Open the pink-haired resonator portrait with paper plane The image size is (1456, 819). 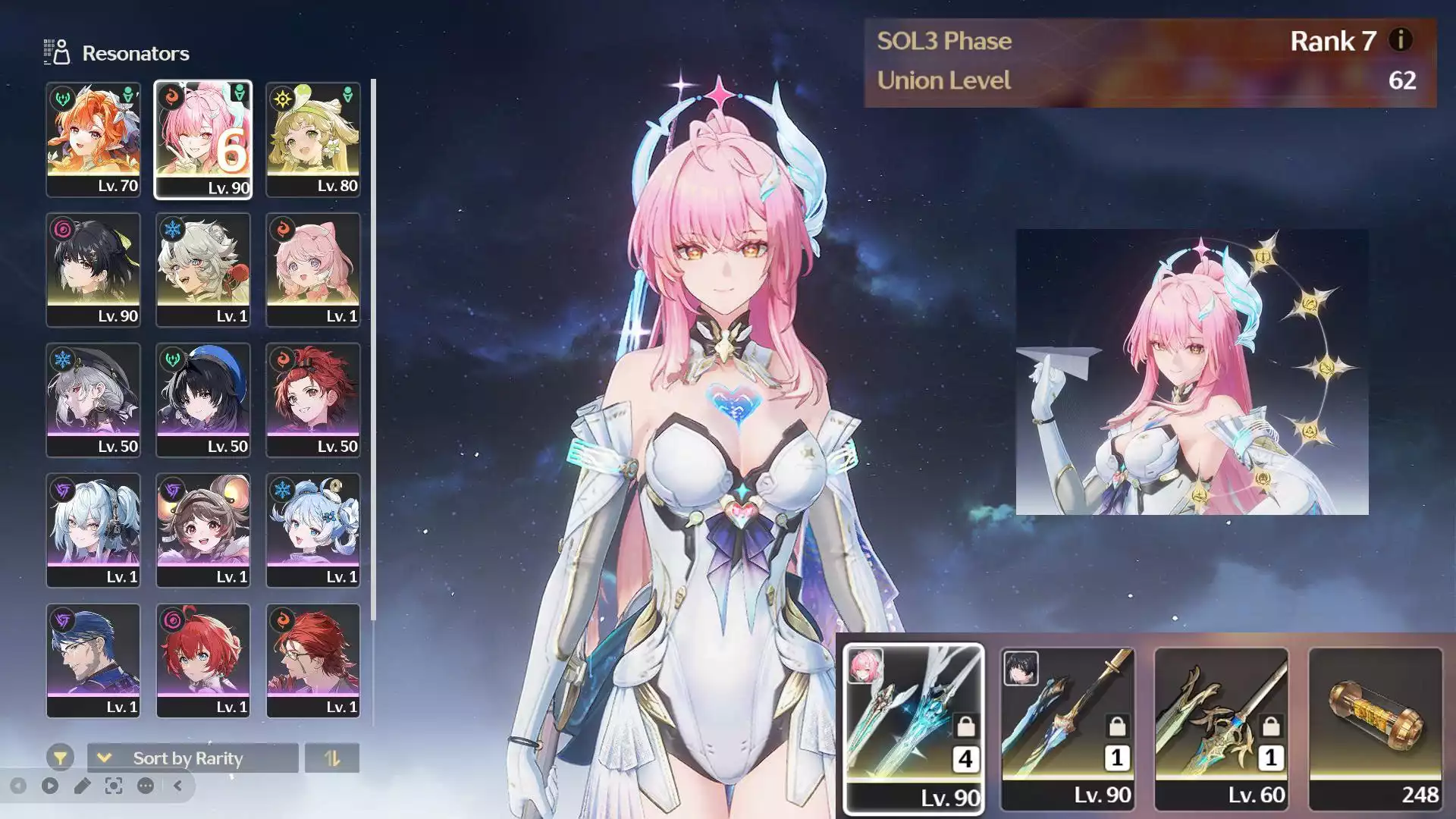(x=1192, y=372)
